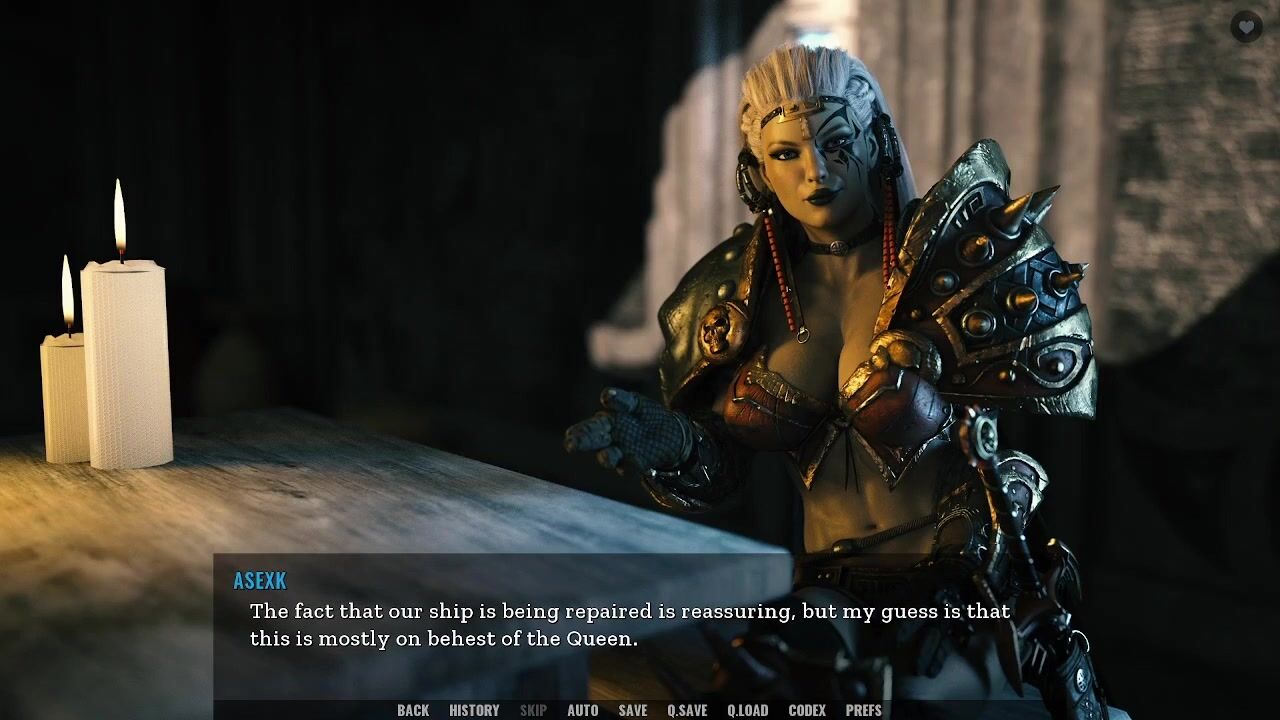
Task: Open the dialogue History log
Action: [474, 710]
